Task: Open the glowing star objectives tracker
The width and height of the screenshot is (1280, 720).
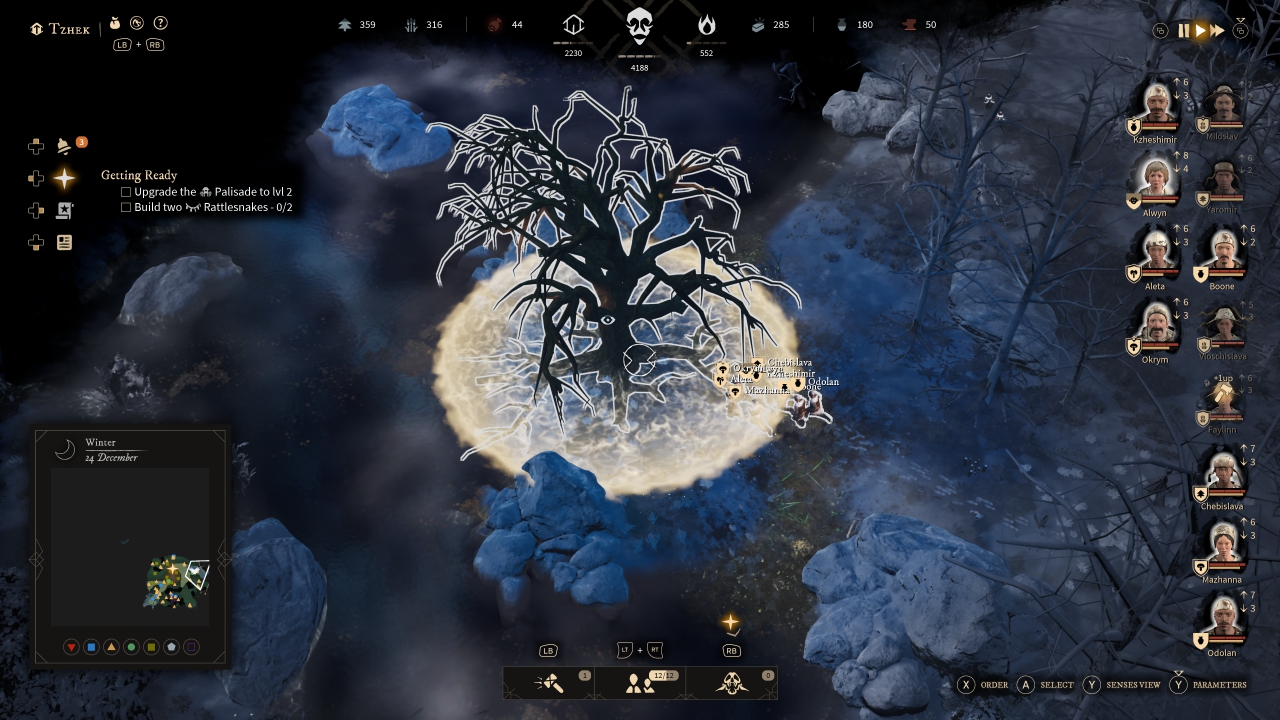Action: point(64,178)
